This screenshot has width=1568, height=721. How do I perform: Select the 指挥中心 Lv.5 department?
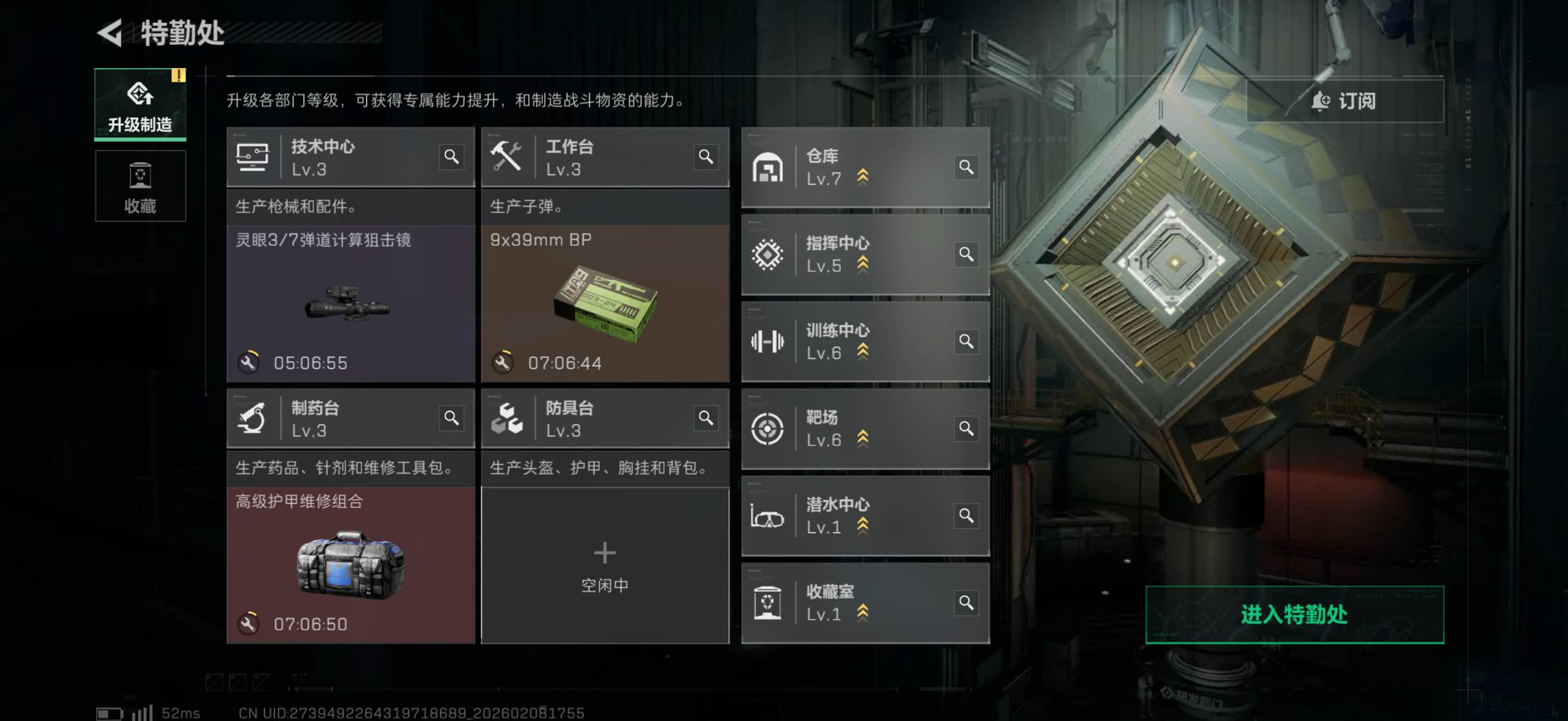click(x=852, y=254)
